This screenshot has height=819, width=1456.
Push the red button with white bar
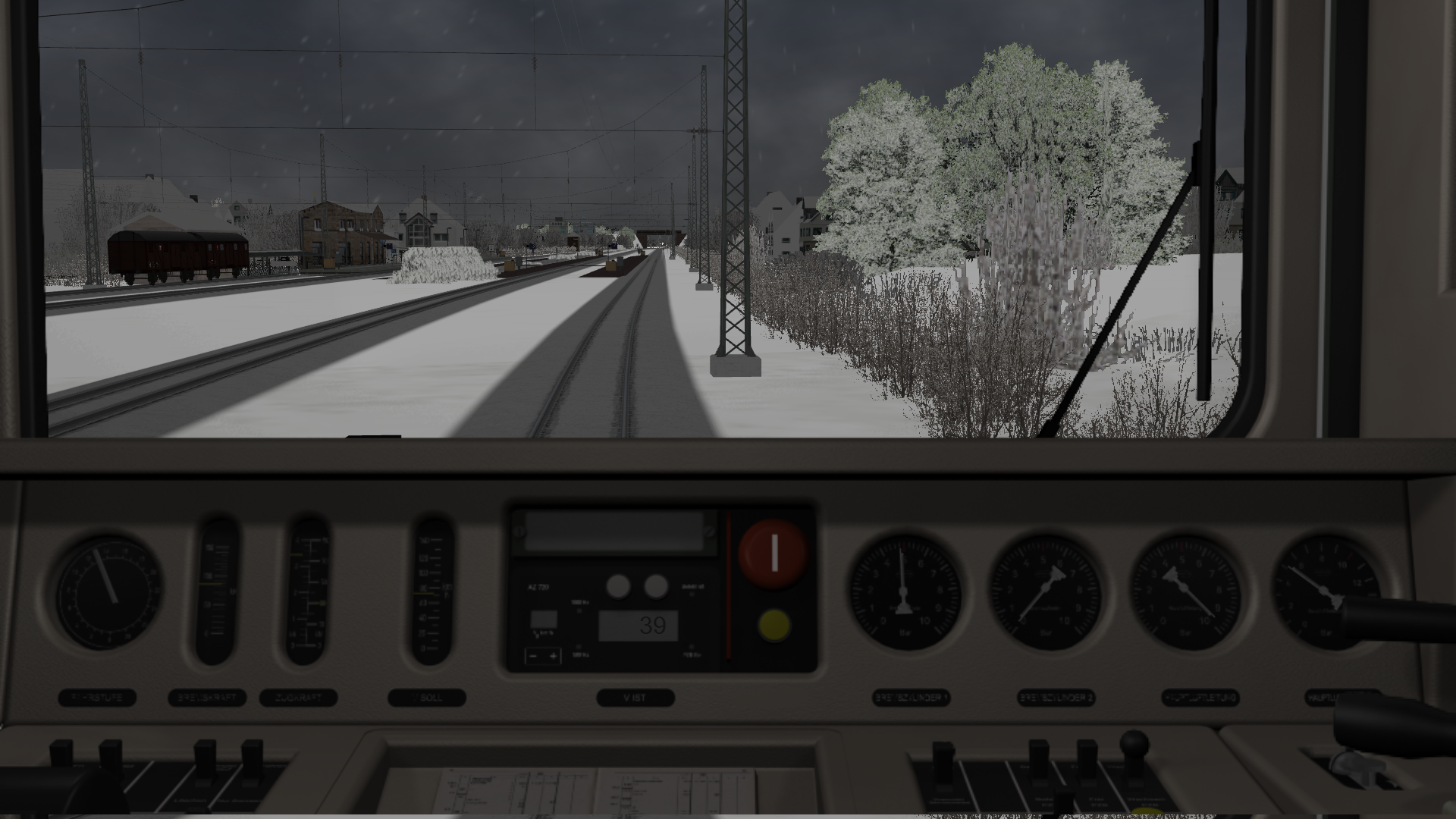[773, 553]
